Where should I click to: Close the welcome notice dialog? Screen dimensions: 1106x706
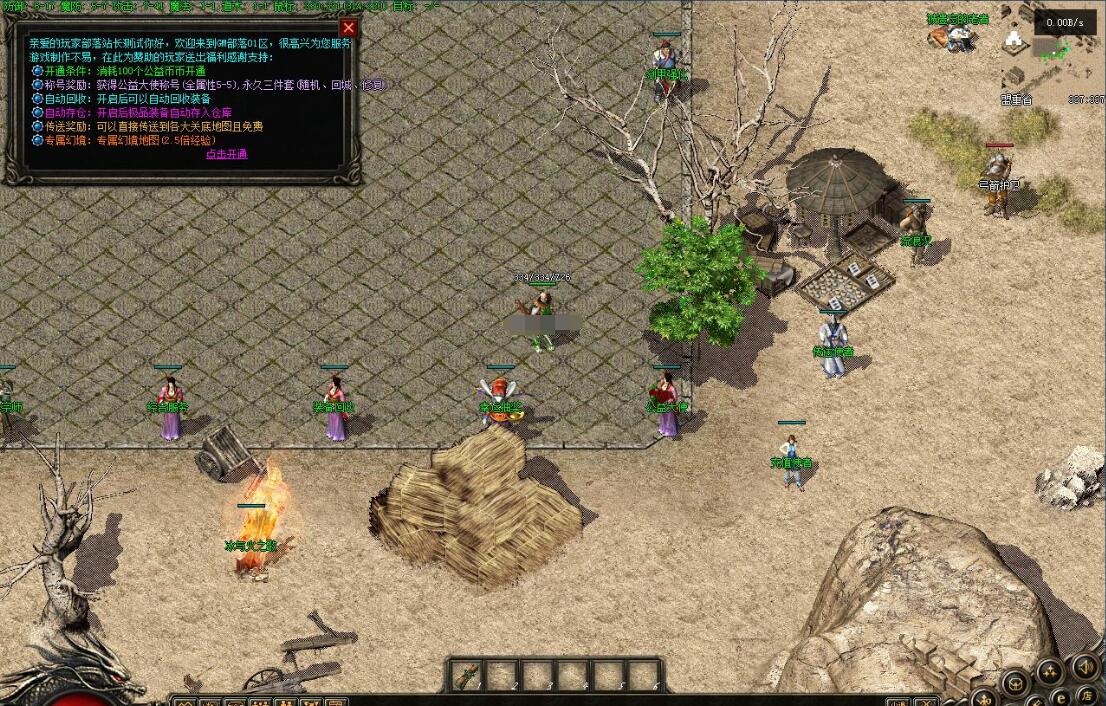[x=348, y=28]
